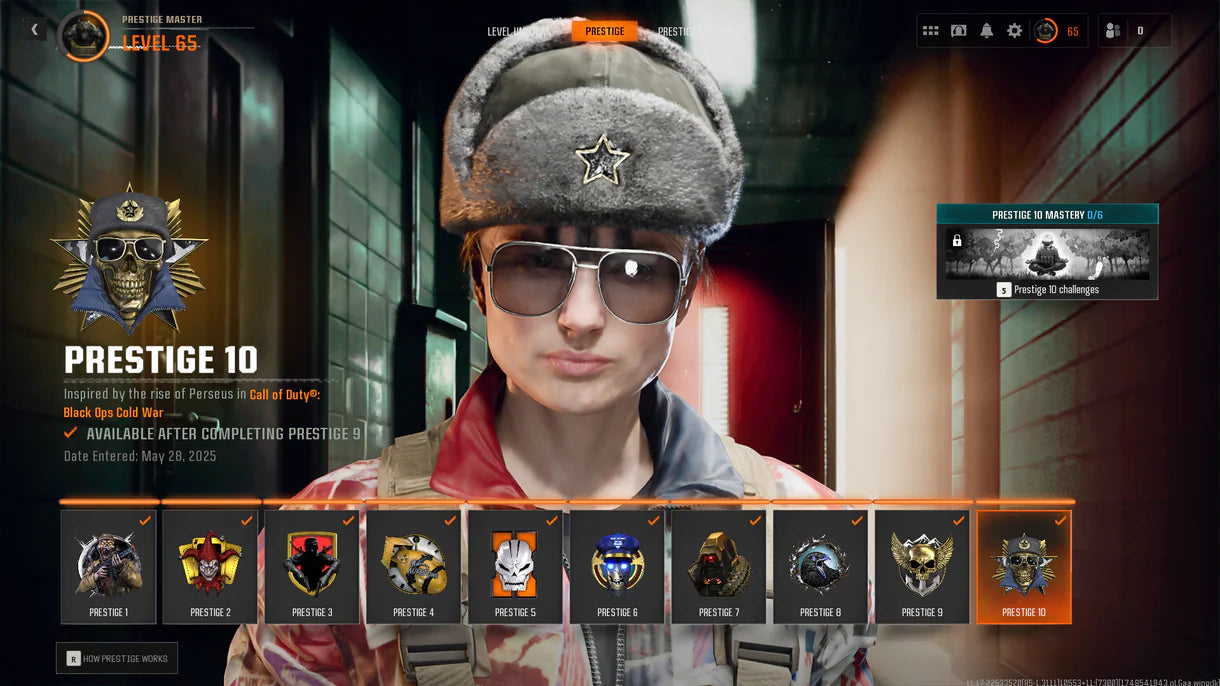The image size is (1220, 686).
Task: Pick the Prestige 8 raven emblem
Action: point(820,567)
